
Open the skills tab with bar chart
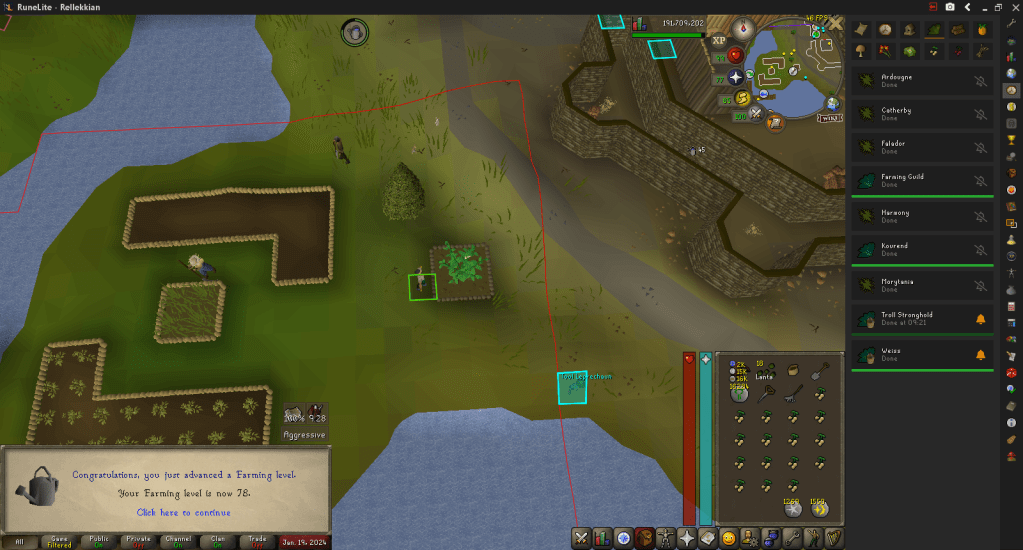point(603,538)
